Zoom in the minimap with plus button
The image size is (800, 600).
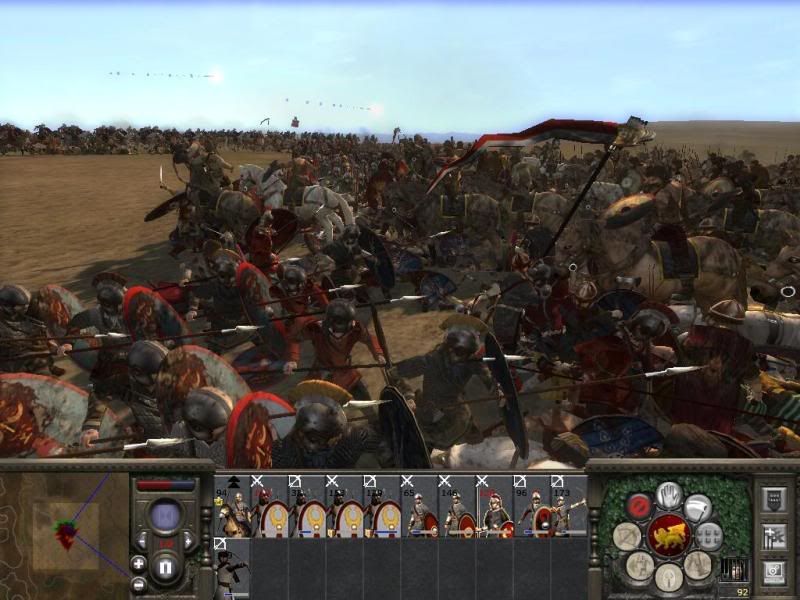pyautogui.click(x=138, y=563)
